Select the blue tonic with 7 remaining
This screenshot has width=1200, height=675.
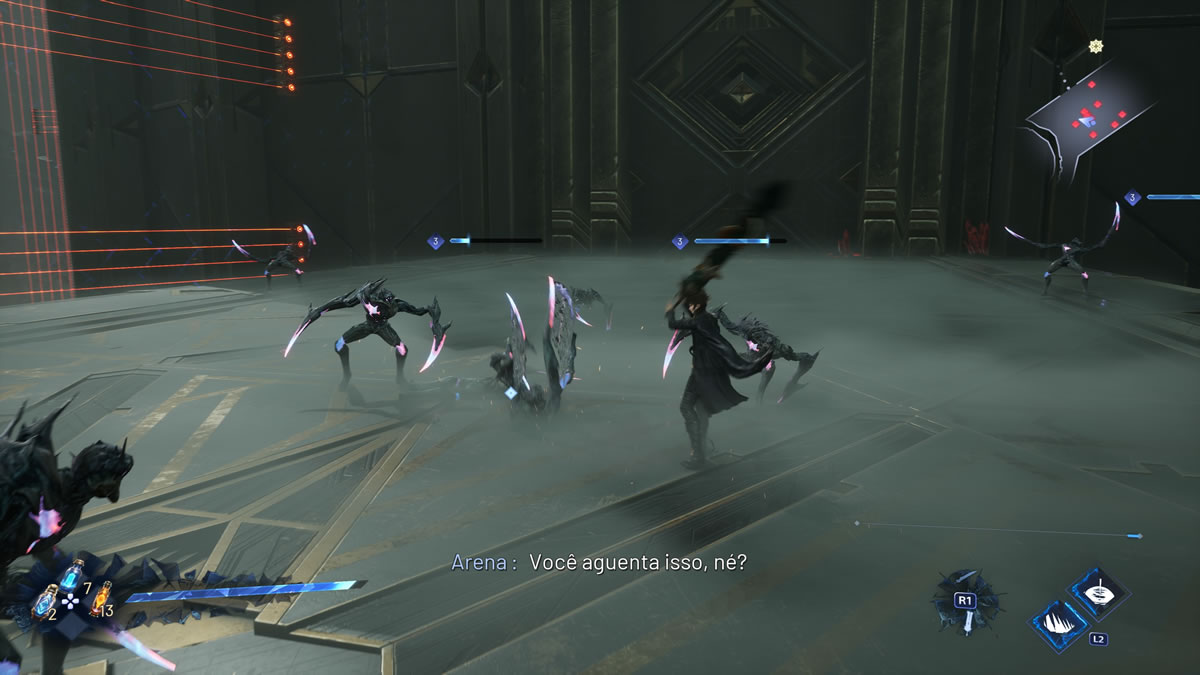[71, 574]
